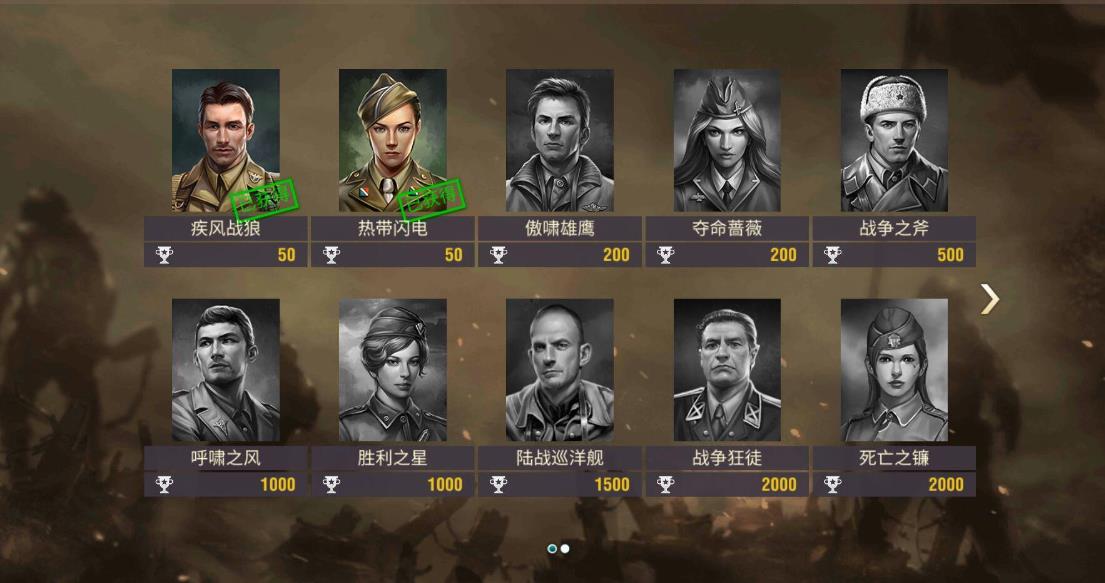Select the 夺命蔷薇 general card
Viewport: 1105px width, 583px height.
tap(727, 141)
